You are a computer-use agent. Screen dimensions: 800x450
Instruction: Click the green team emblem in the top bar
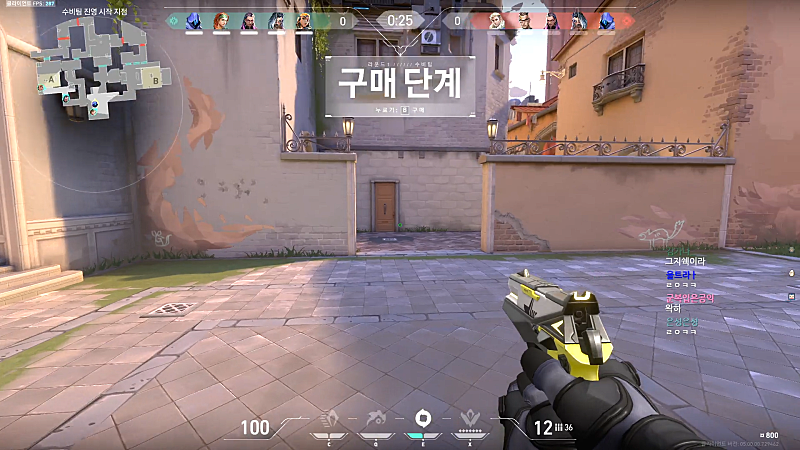(x=173, y=20)
